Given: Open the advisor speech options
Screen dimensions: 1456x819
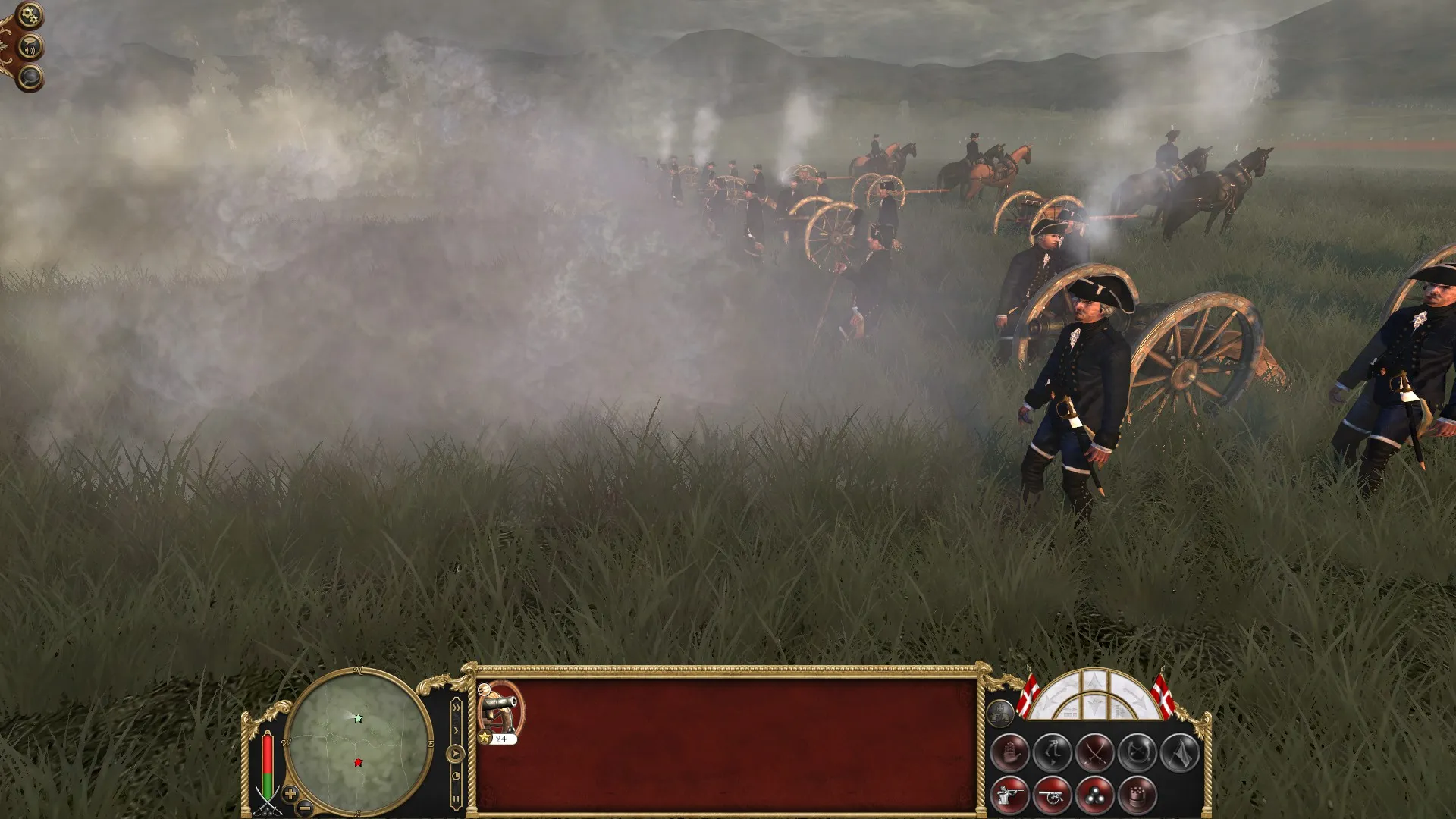Looking at the screenshot, I should click(x=30, y=46).
